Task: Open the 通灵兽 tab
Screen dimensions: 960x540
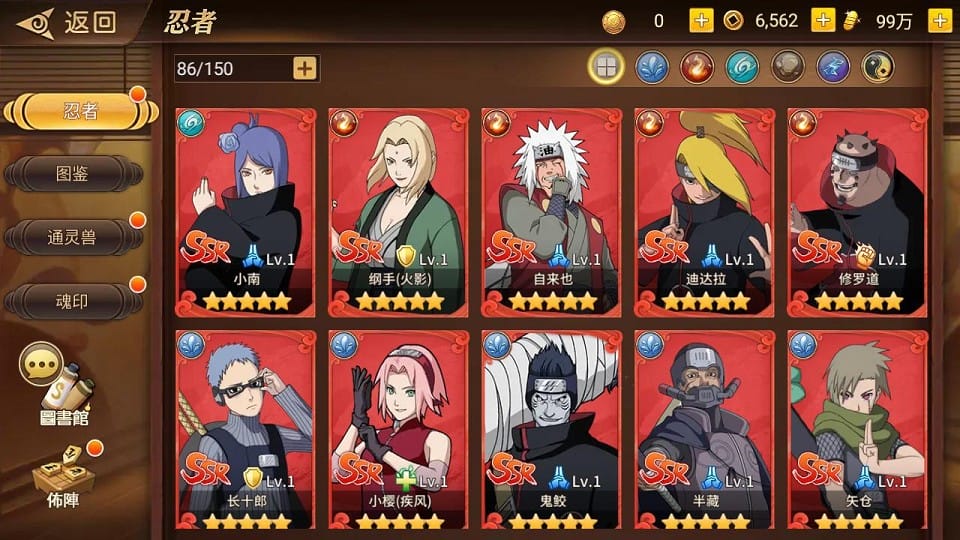Action: click(x=72, y=237)
